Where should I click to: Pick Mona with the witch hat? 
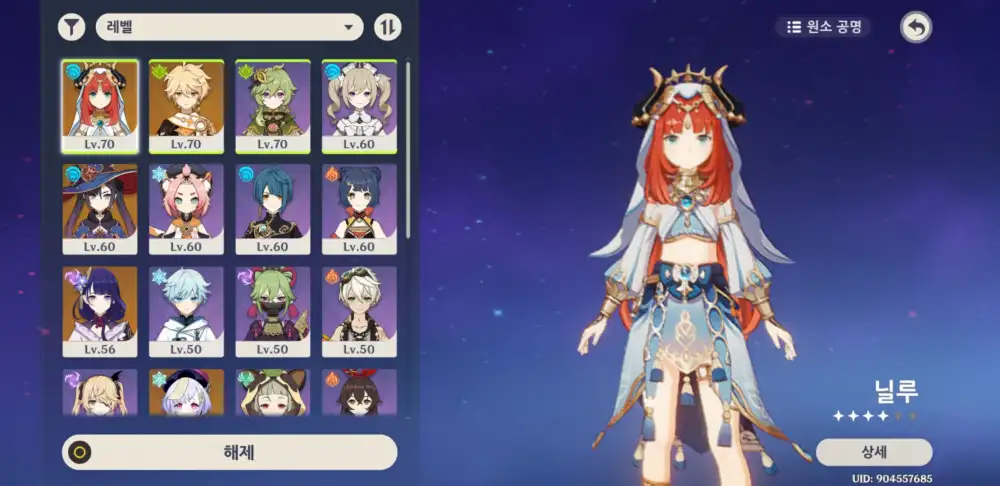coord(100,208)
